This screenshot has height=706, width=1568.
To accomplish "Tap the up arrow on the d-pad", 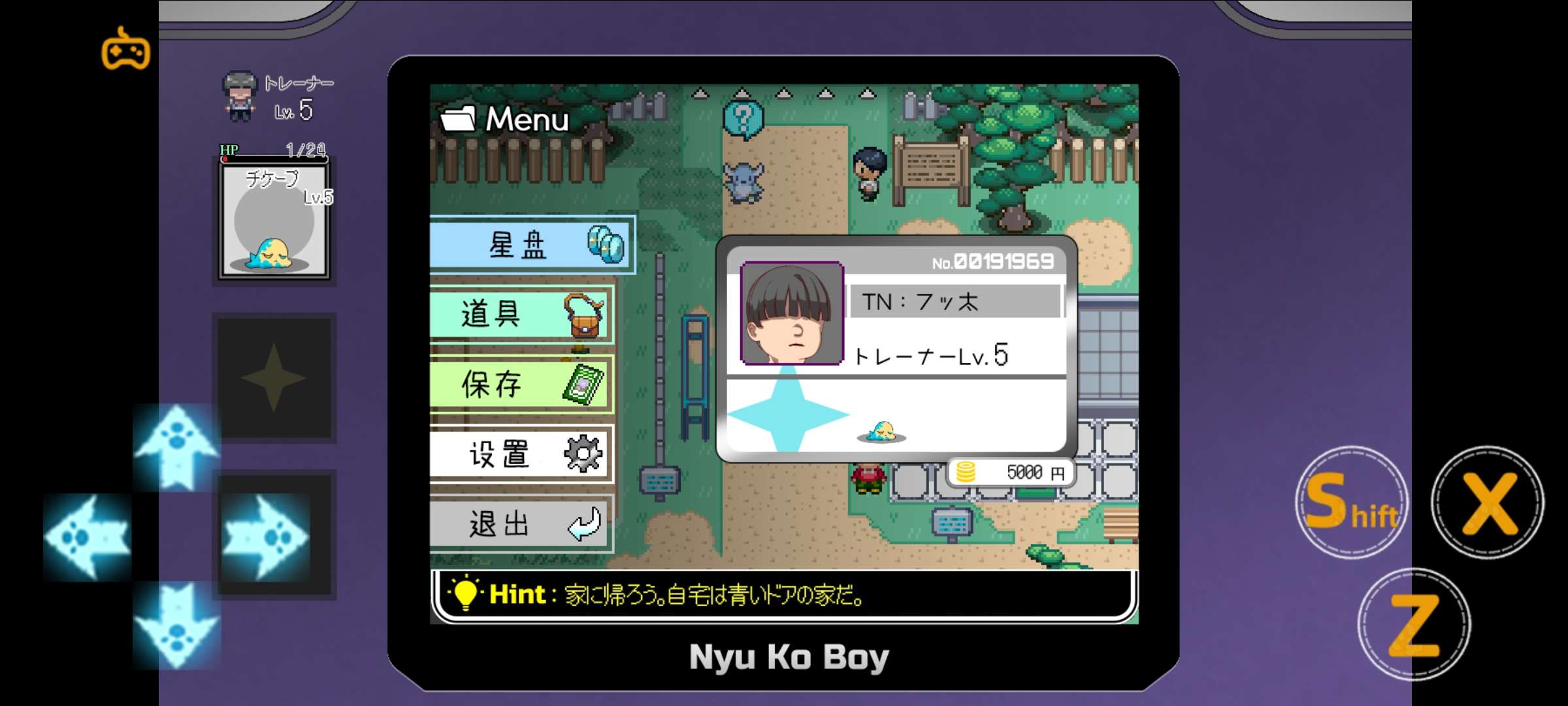I will click(x=176, y=447).
